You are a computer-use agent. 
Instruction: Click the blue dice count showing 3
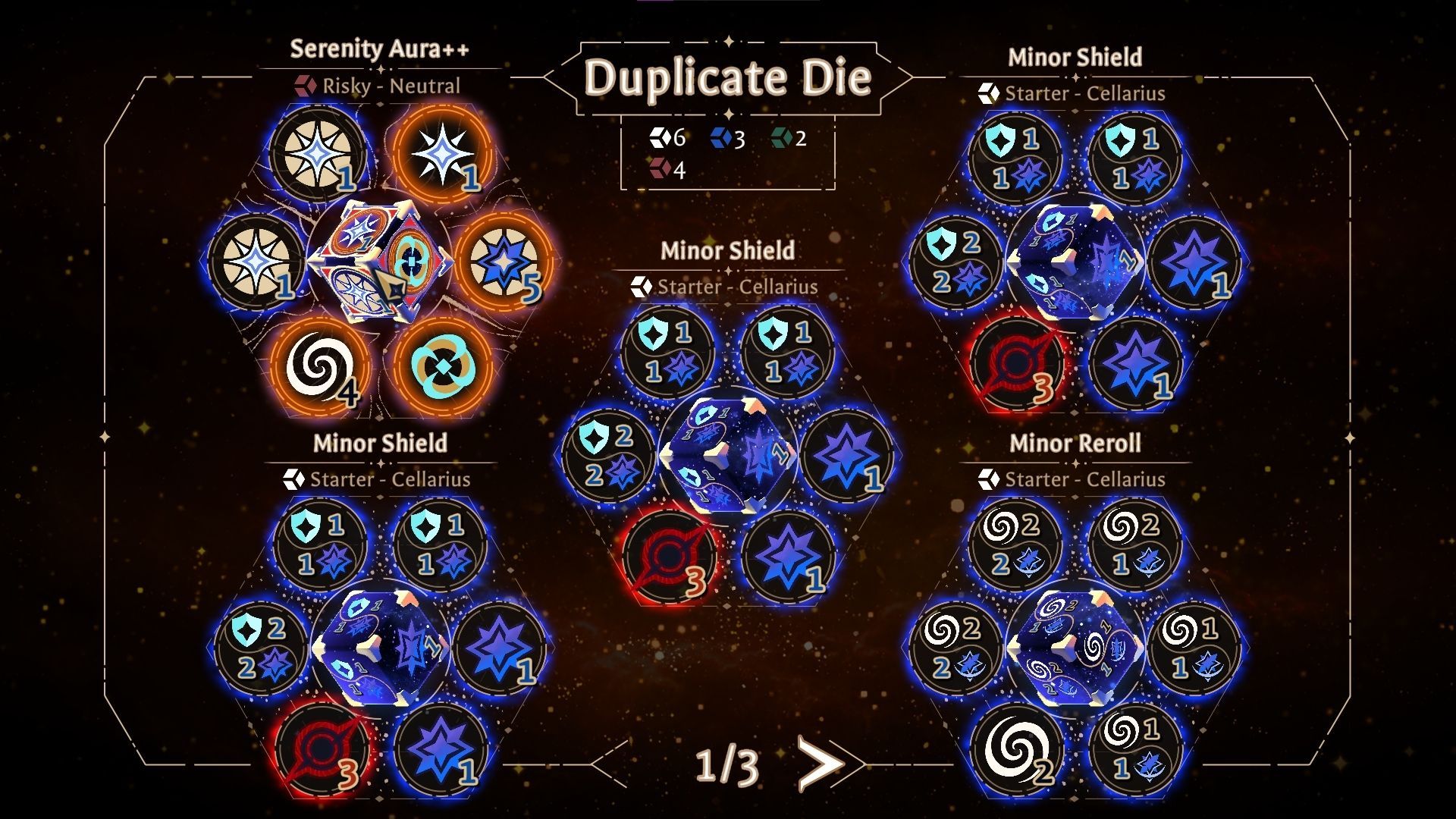[723, 139]
